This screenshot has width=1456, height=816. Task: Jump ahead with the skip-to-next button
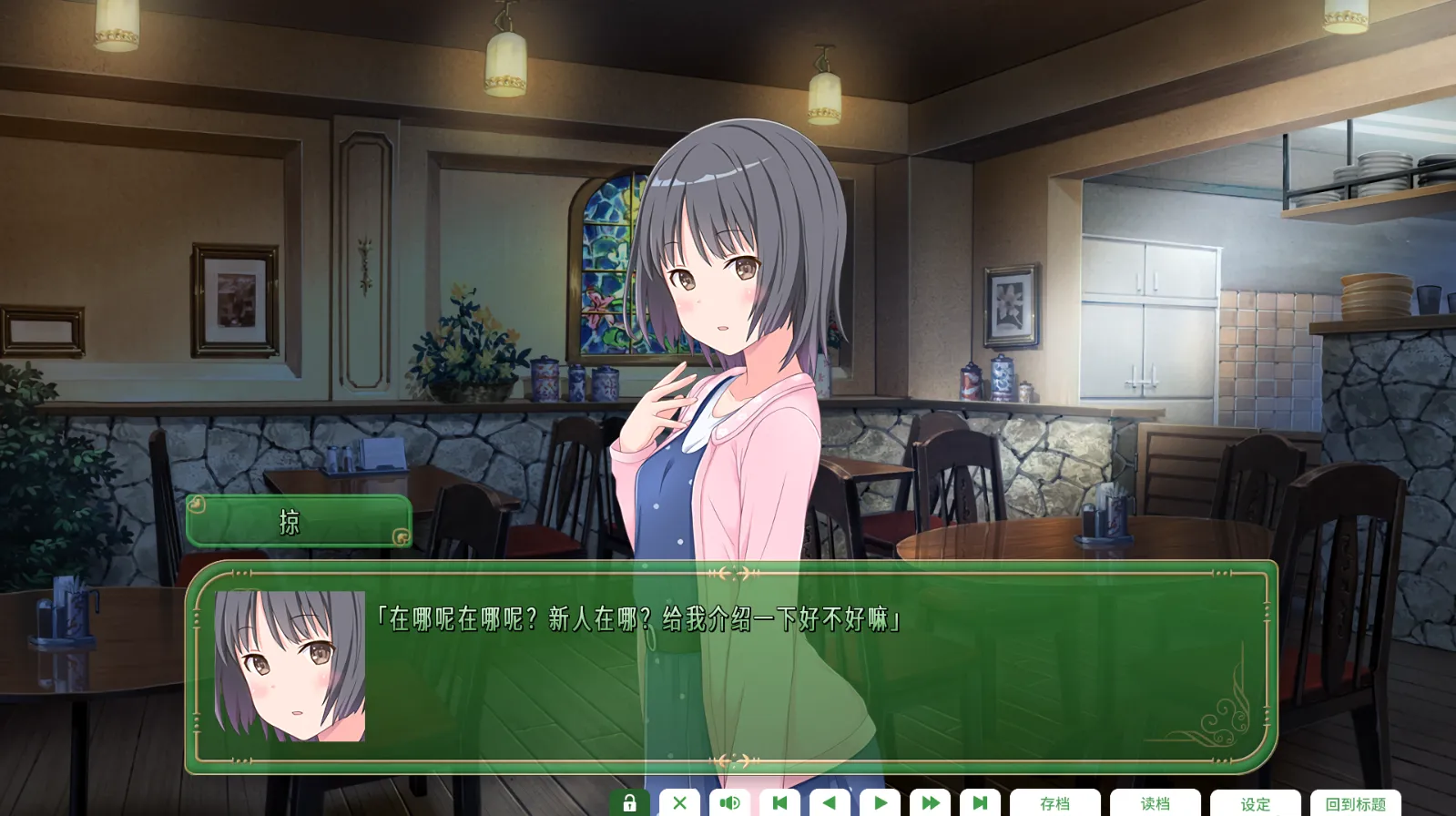pos(980,803)
